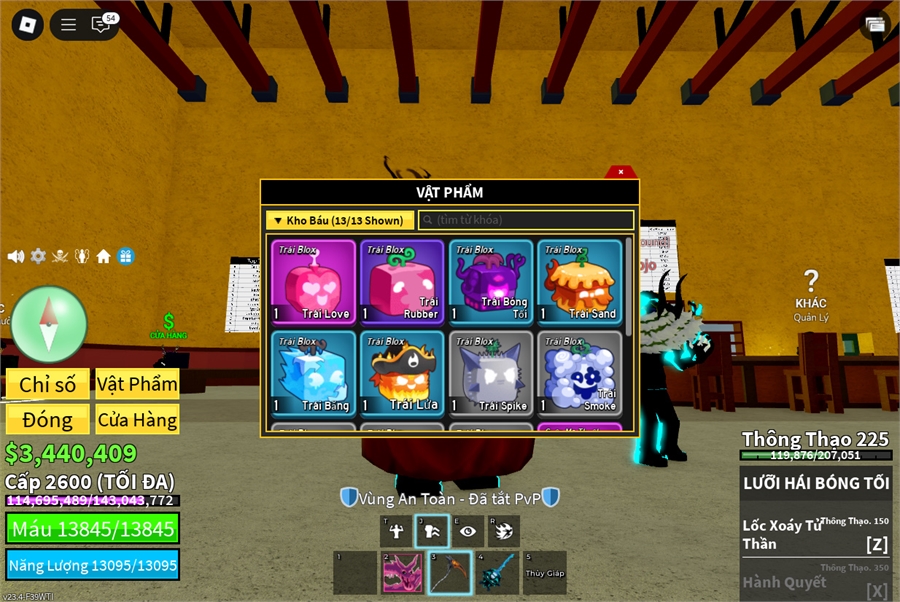Screen dimensions: 900x602
Task: Select the Trái Spike fruit
Action: [x=491, y=373]
